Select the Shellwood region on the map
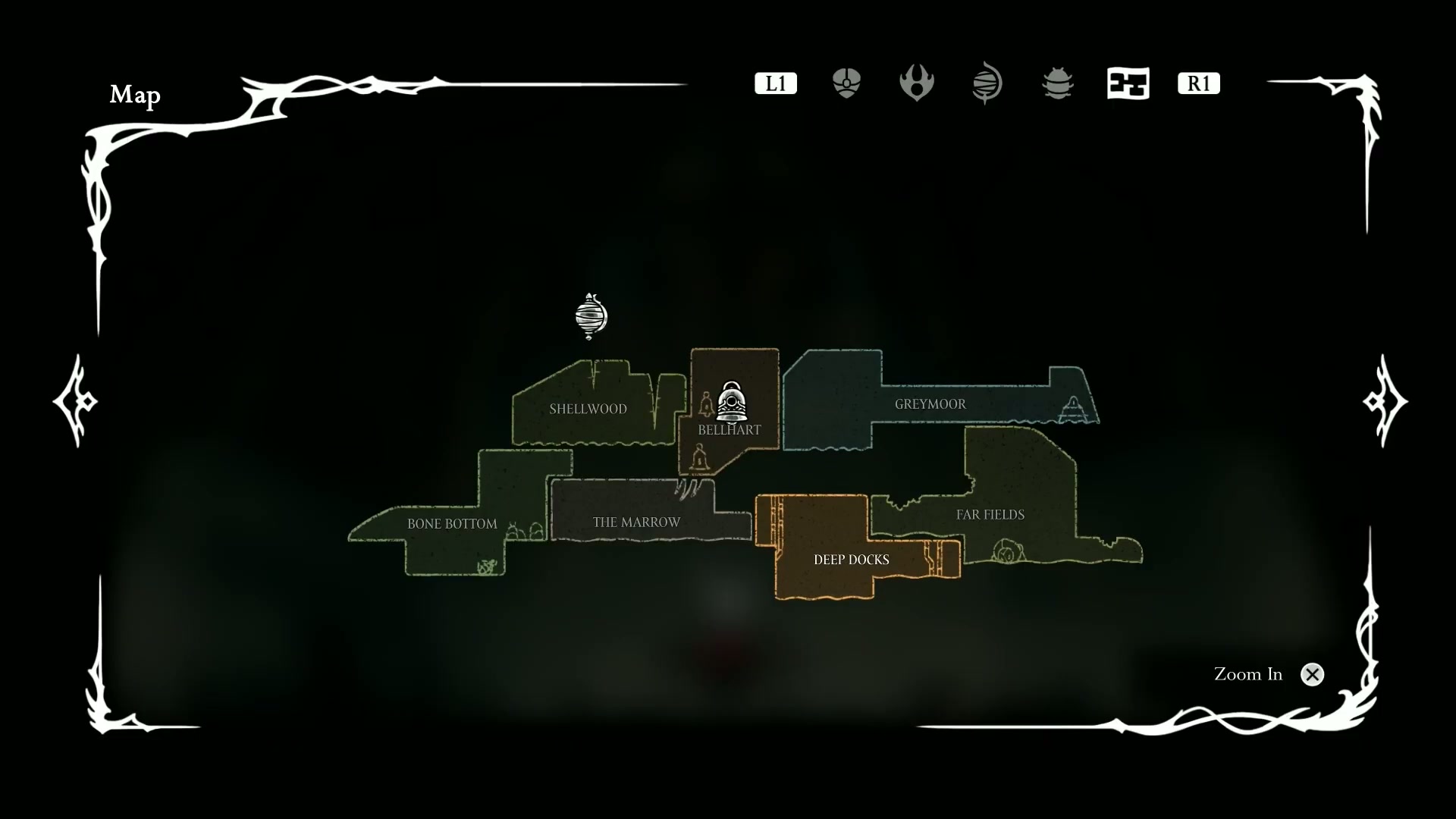The height and width of the screenshot is (819, 1456). point(588,409)
